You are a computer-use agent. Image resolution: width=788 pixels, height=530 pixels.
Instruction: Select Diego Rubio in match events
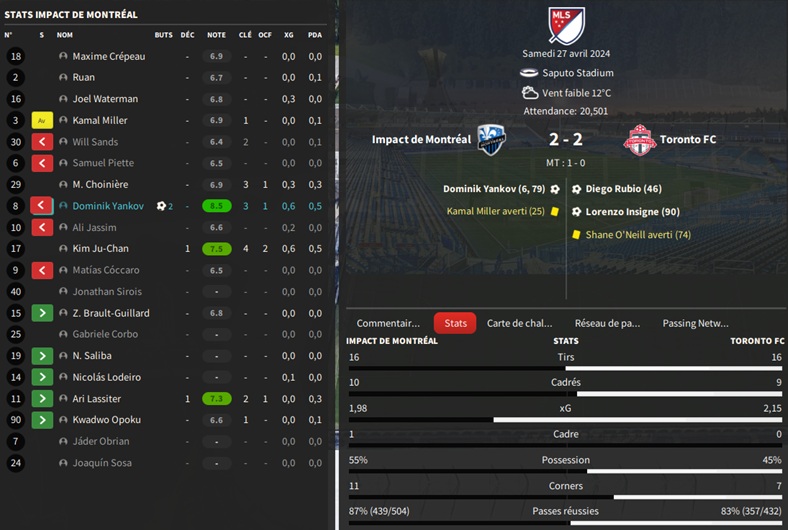(624, 189)
